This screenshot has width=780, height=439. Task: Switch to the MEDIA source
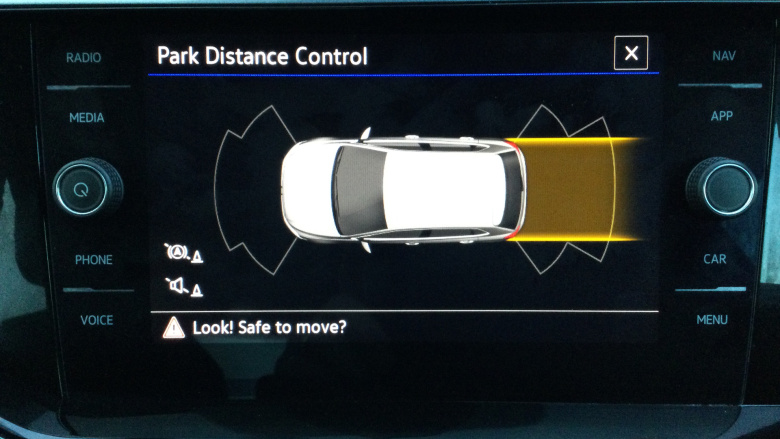86,118
